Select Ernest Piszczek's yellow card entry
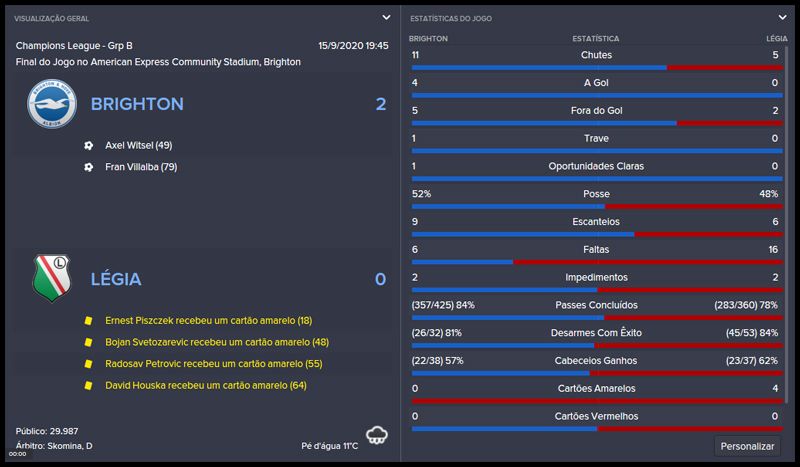Screen dimensions: 800x467 click(x=208, y=320)
